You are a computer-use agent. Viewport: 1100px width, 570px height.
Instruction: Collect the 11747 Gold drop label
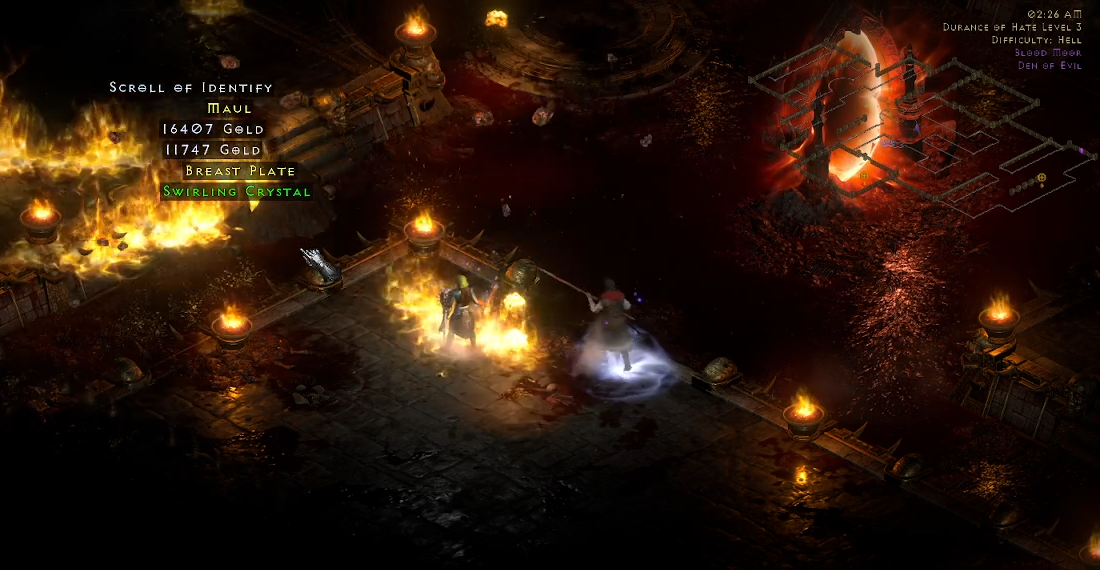[x=213, y=150]
